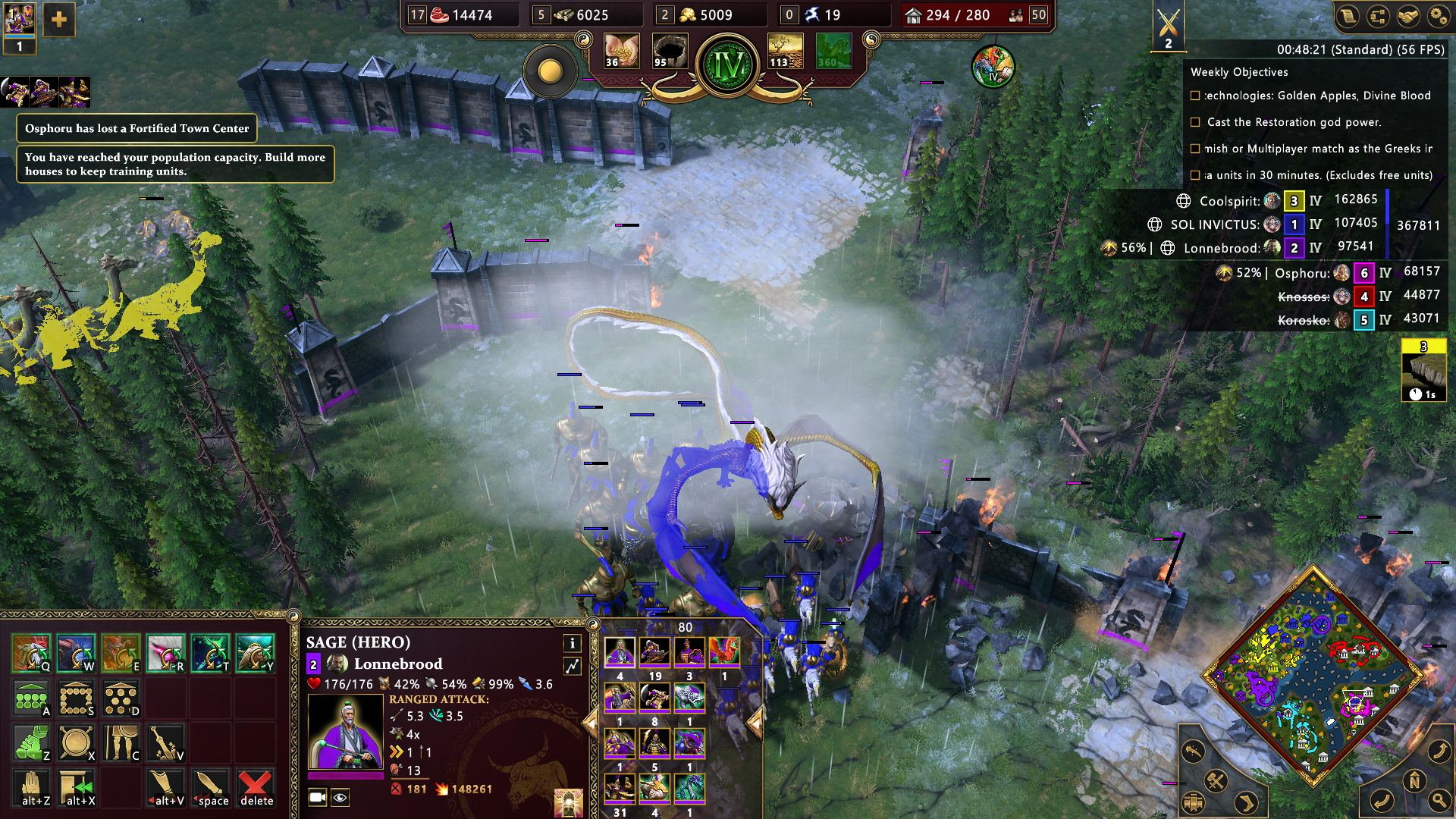
Task: Click the magnifying glass zoom button
Action: [x=1439, y=799]
